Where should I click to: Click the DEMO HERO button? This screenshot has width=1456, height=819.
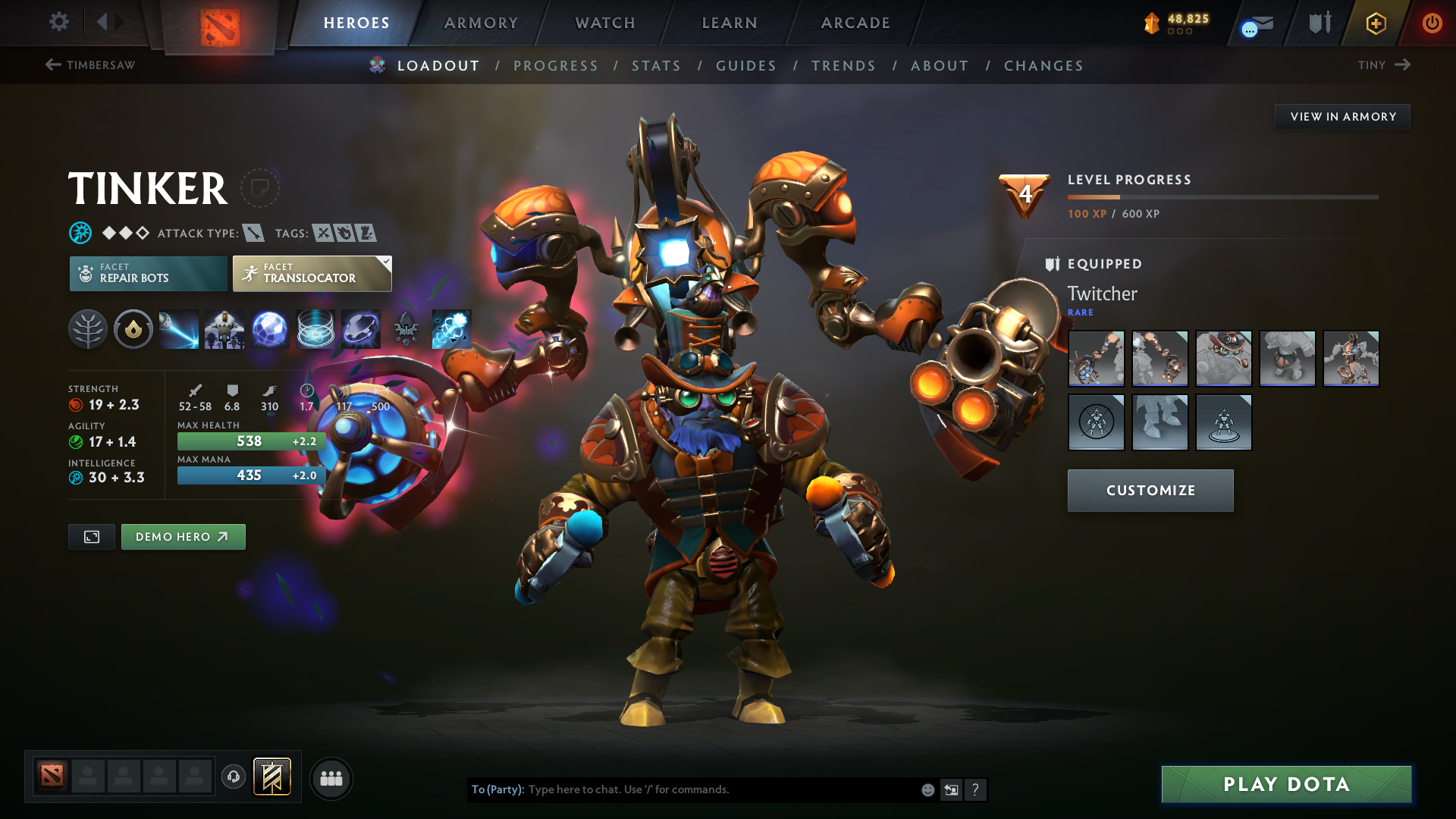click(x=183, y=536)
